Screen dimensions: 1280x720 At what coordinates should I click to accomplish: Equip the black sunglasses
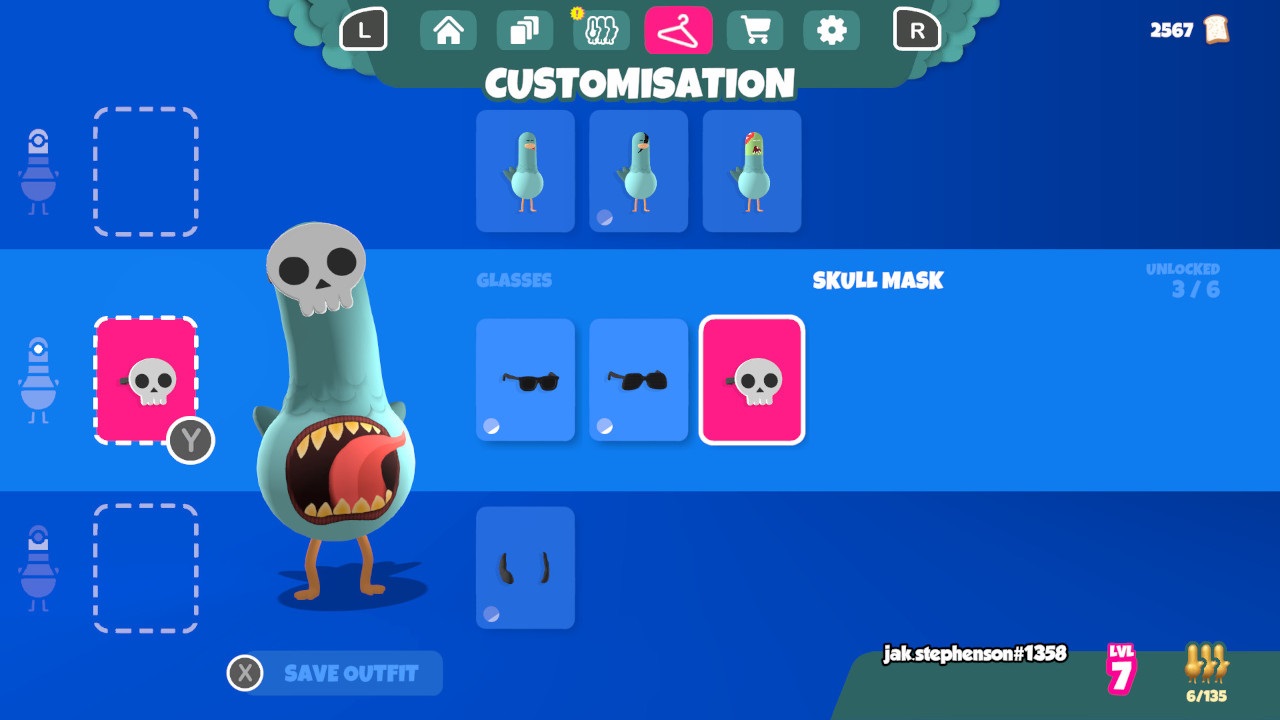(x=525, y=379)
